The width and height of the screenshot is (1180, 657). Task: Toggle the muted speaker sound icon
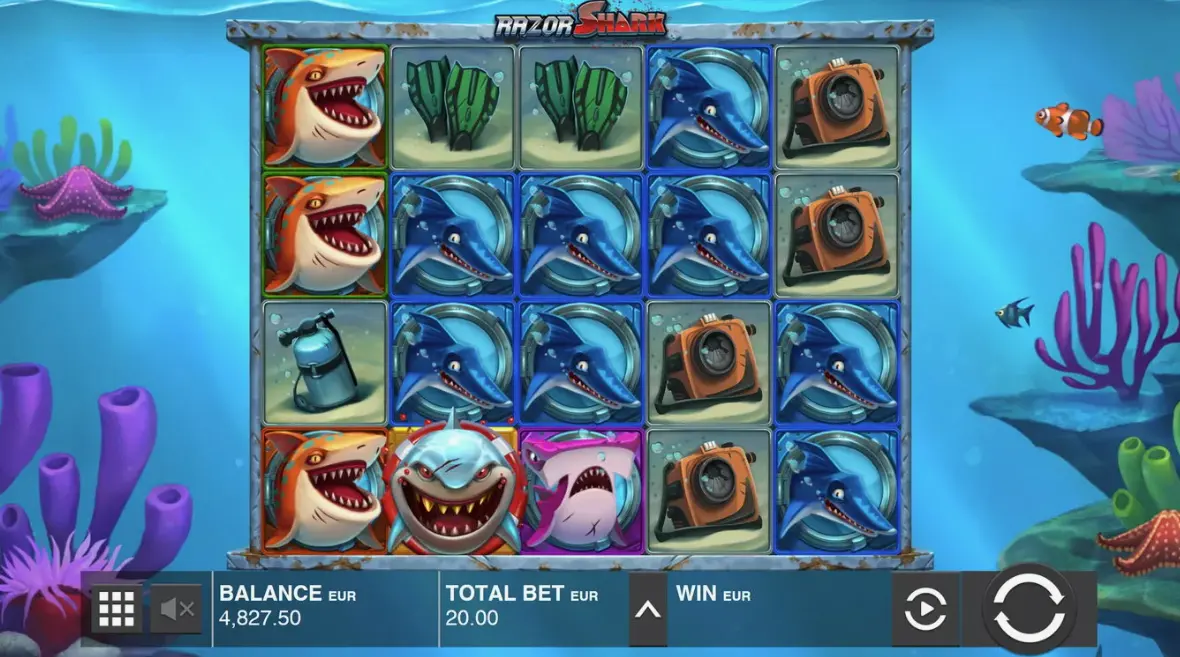click(x=177, y=608)
